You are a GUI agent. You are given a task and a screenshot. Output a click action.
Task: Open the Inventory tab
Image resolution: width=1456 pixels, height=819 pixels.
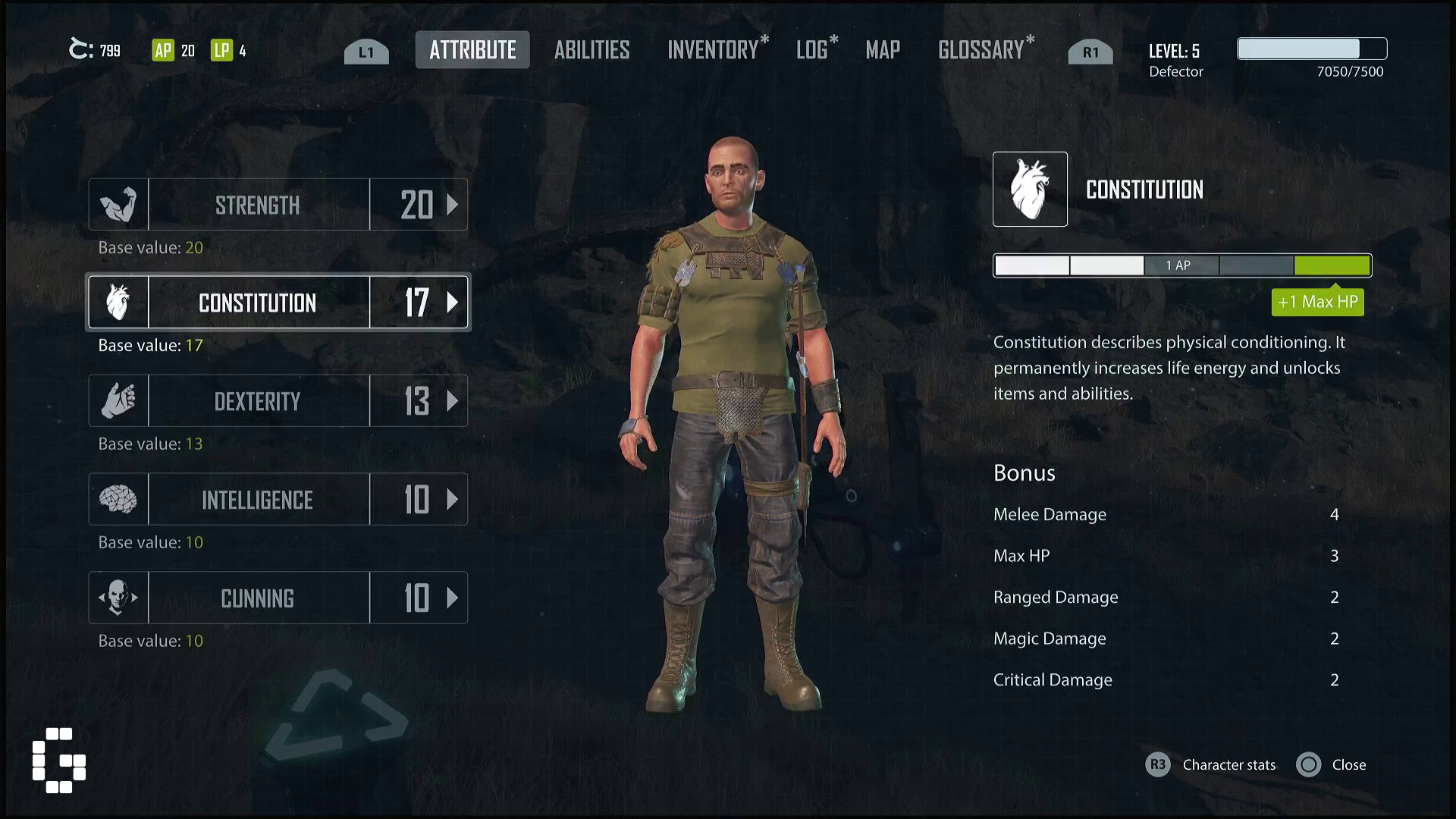(x=711, y=50)
